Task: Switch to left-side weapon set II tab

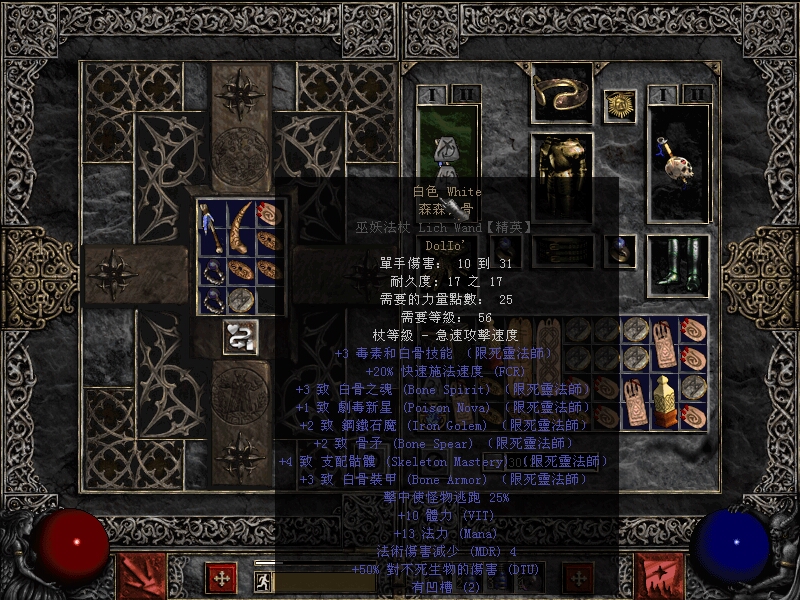Action: [464, 95]
